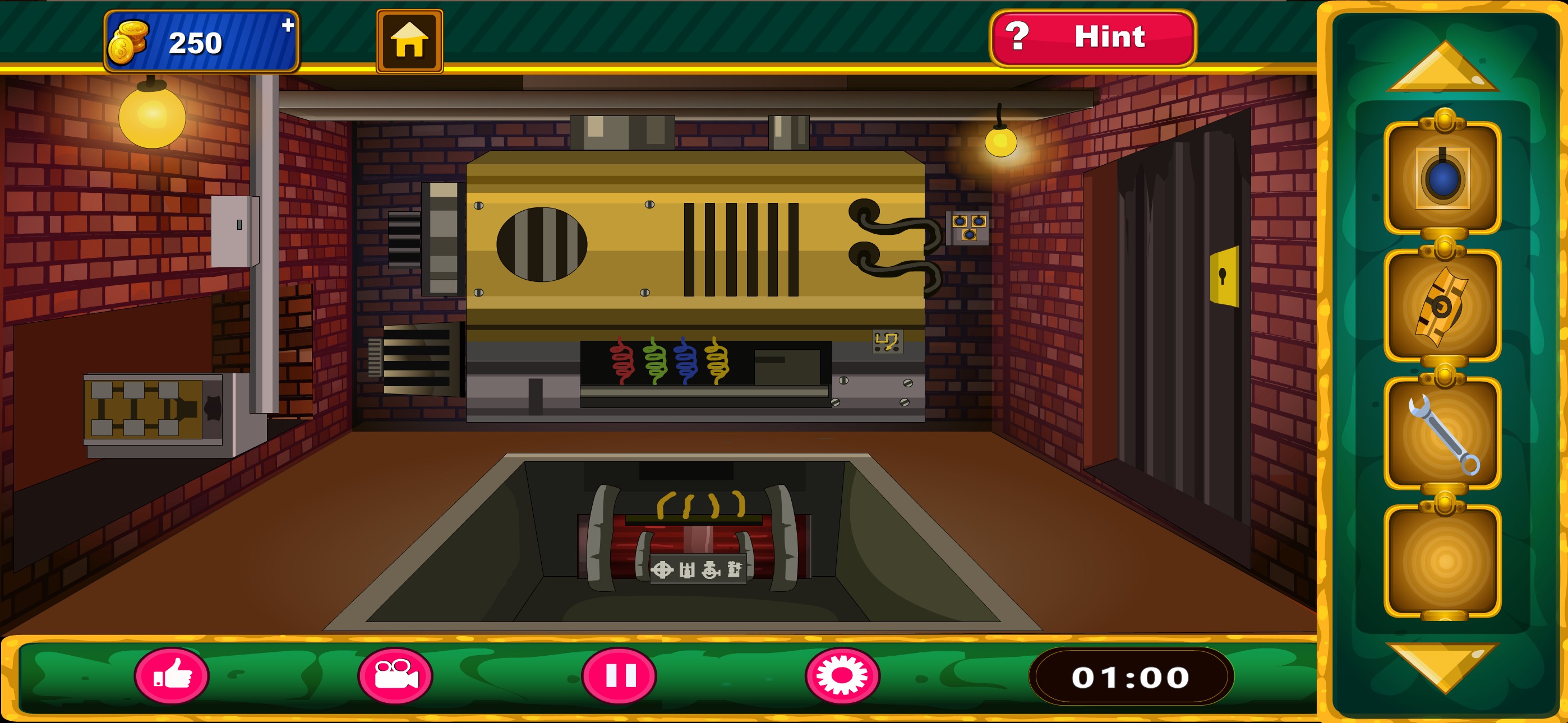Select the blue button switch inventory item
The height and width of the screenshot is (723, 1568).
1442,178
